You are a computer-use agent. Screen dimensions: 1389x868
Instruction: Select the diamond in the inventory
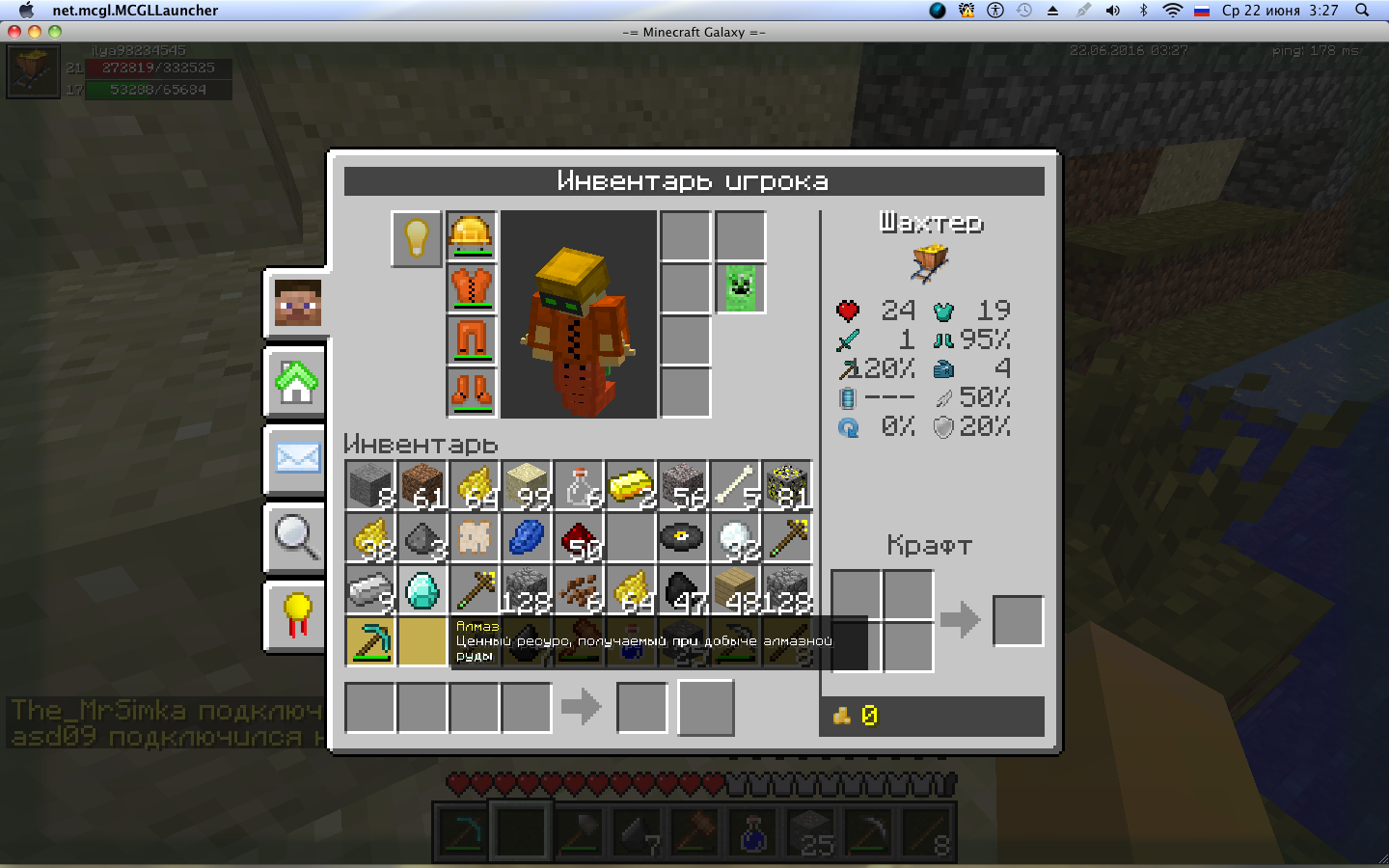(422, 589)
